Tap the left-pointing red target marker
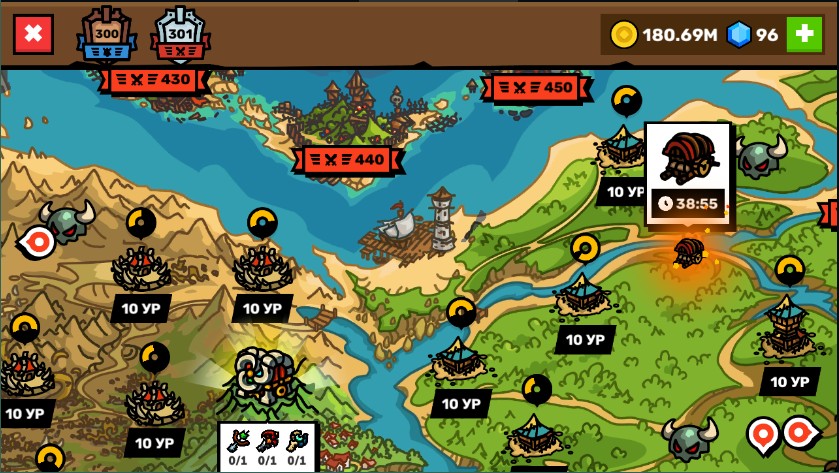This screenshot has height=473, width=839. (x=38, y=241)
